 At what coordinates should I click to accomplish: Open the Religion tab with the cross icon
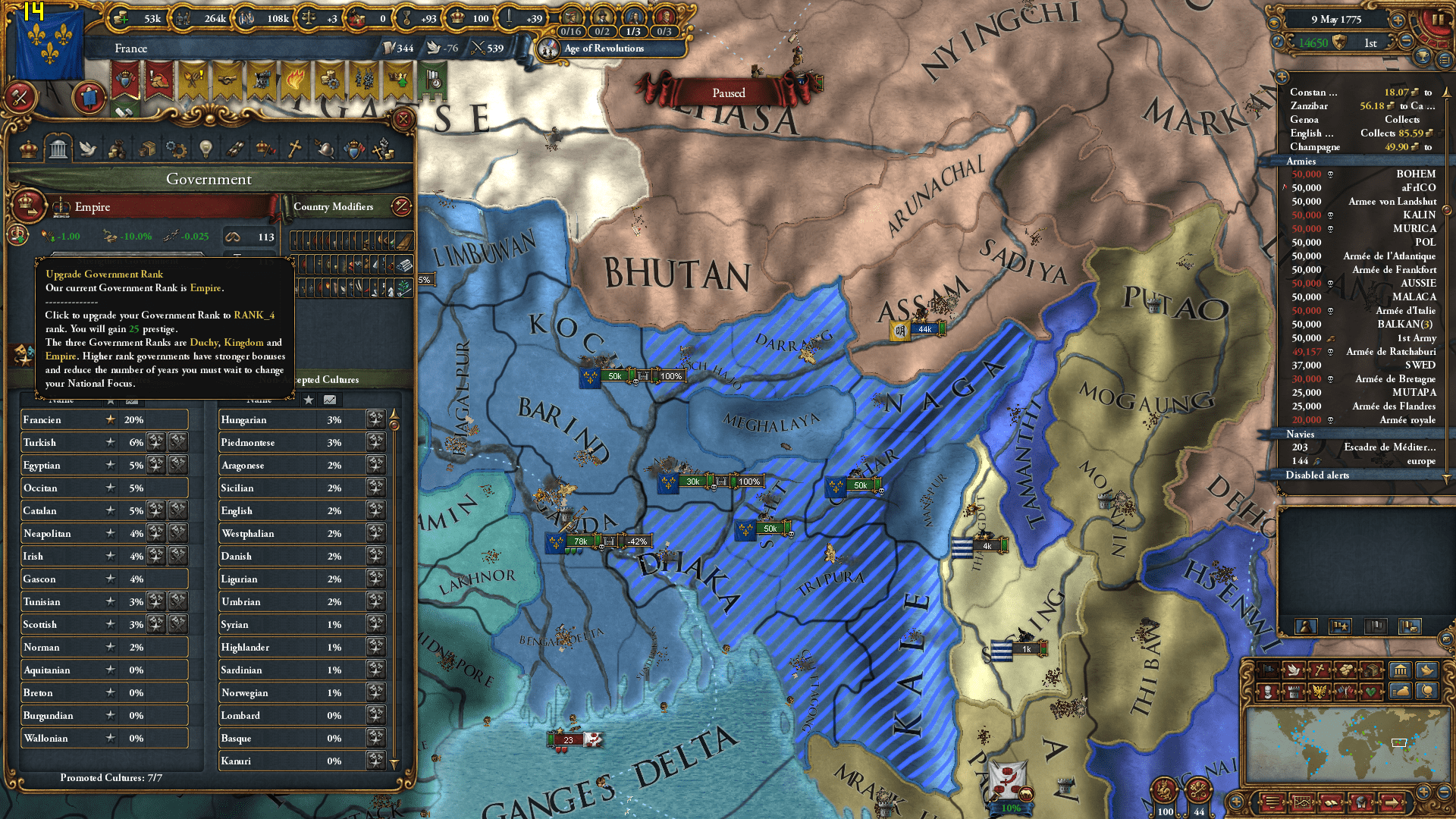tap(293, 149)
